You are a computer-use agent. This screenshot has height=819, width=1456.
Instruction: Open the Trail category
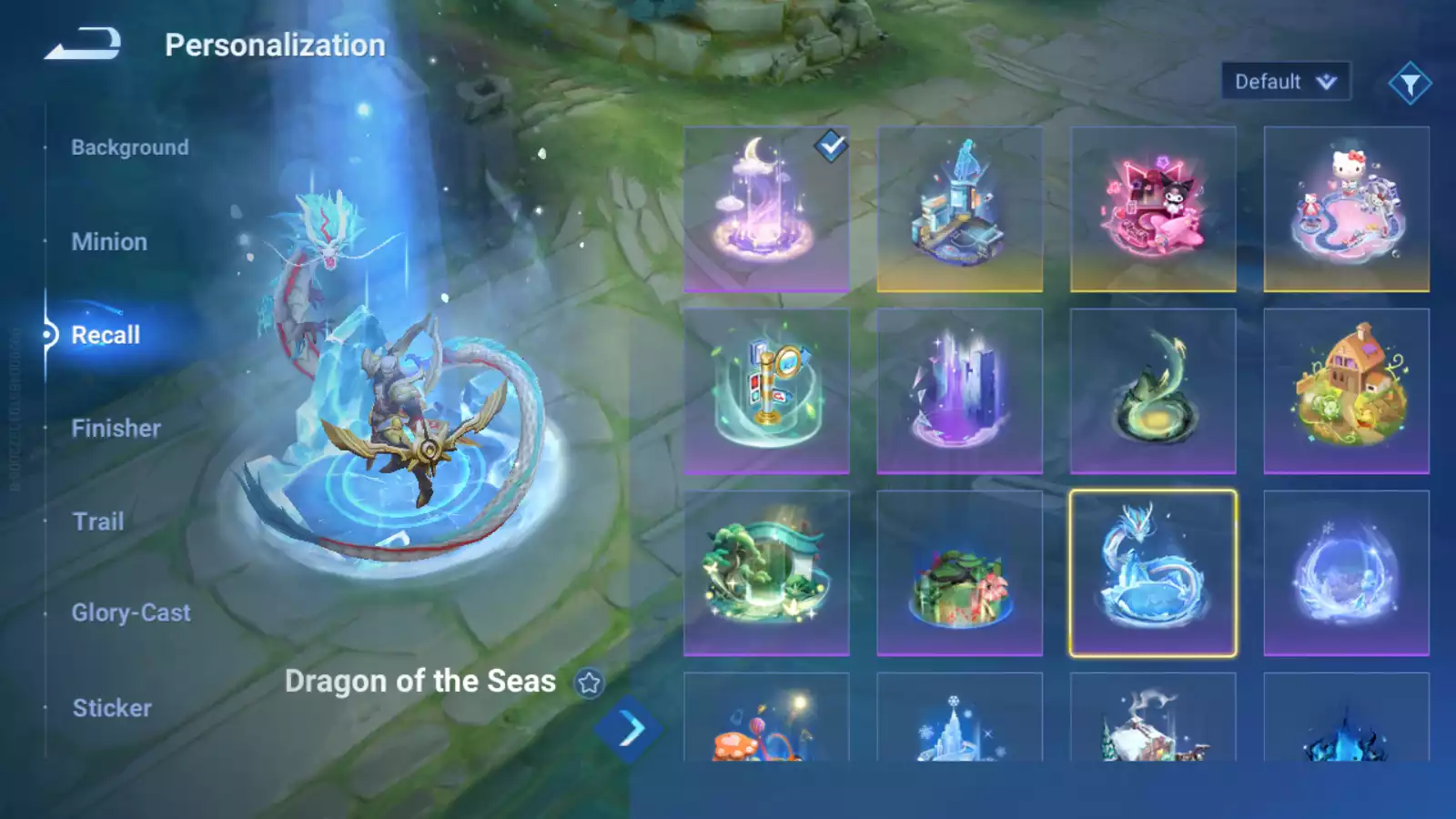click(x=98, y=521)
